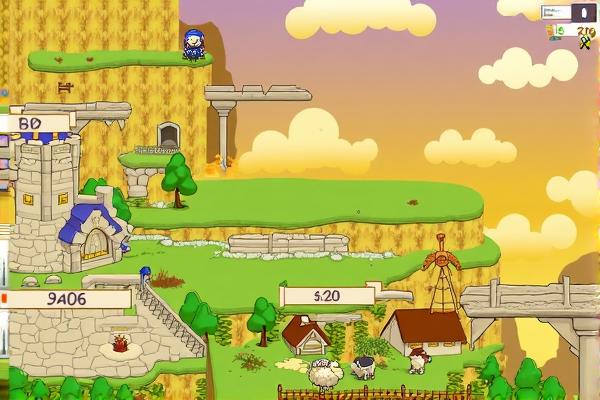The image size is (600, 400).
Task: Select the BO banner above the tower
Action: [x=36, y=123]
